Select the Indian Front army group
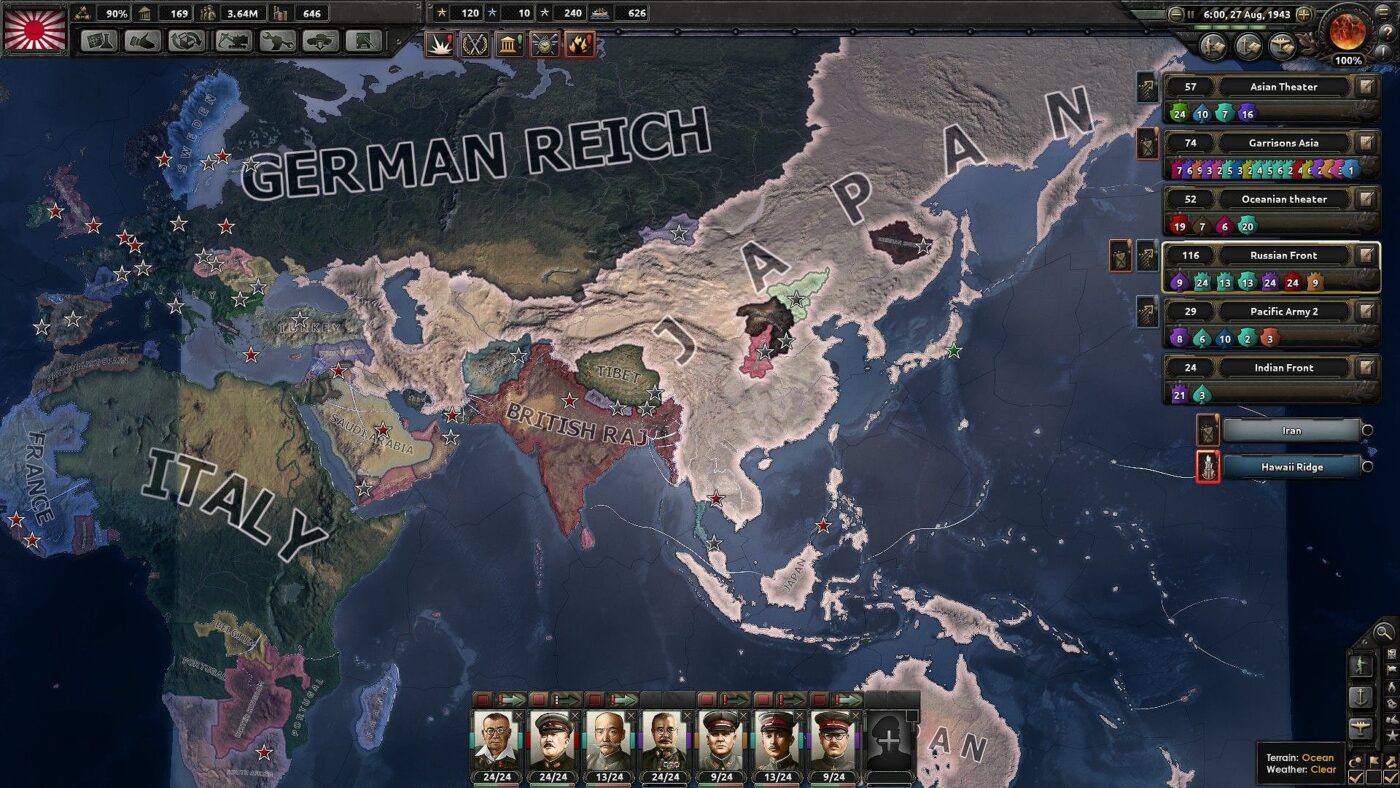The image size is (1400, 788). [1283, 367]
